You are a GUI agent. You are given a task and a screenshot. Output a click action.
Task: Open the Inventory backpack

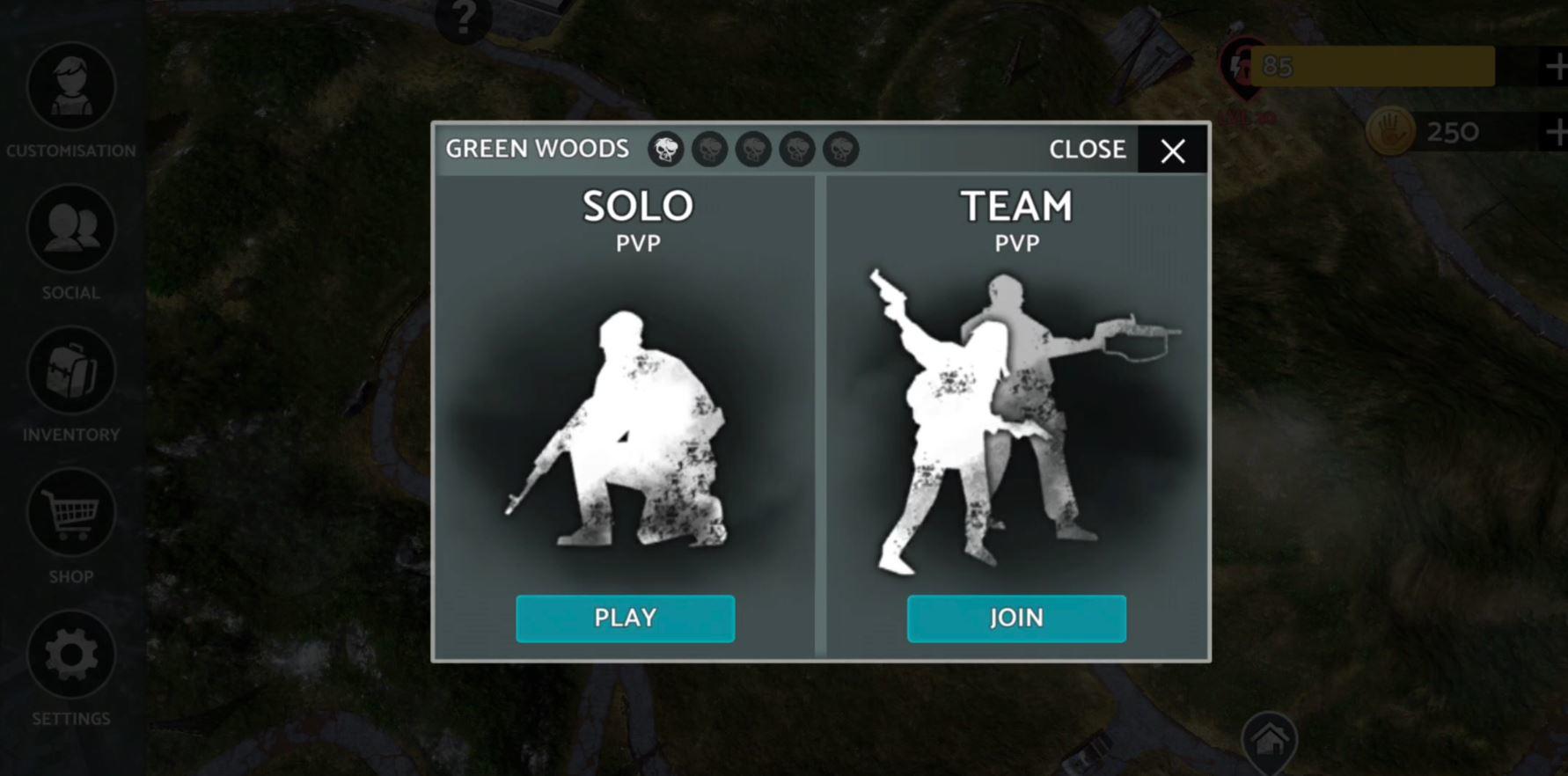72,371
